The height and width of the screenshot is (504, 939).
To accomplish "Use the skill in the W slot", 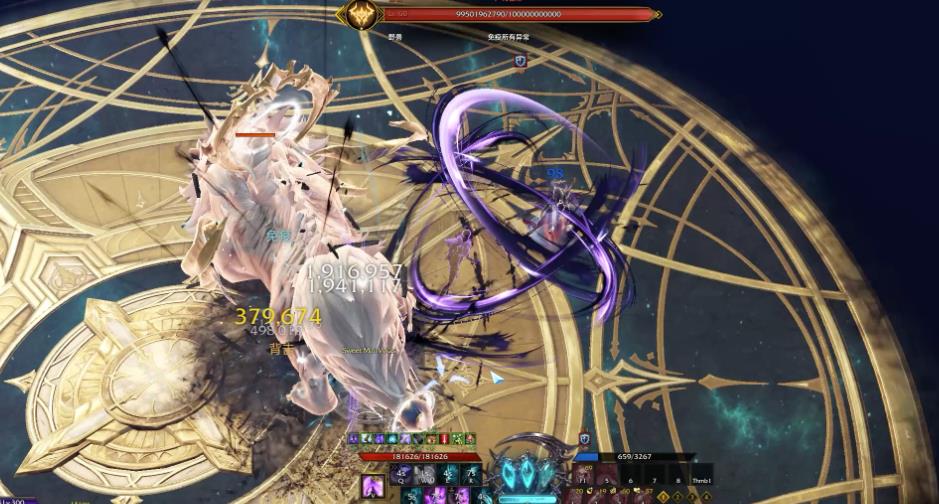I will (x=427, y=474).
